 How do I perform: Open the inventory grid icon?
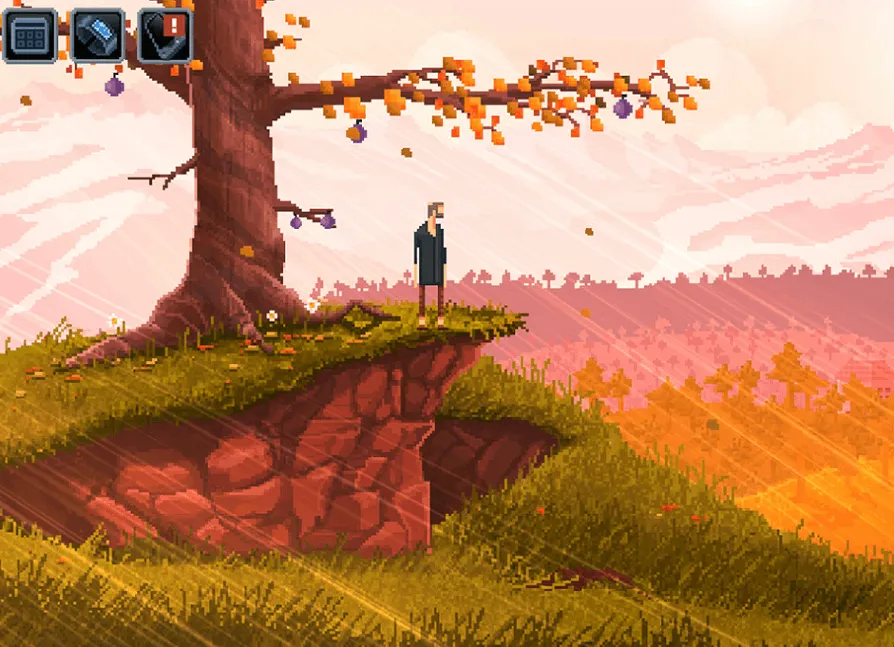pyautogui.click(x=30, y=36)
